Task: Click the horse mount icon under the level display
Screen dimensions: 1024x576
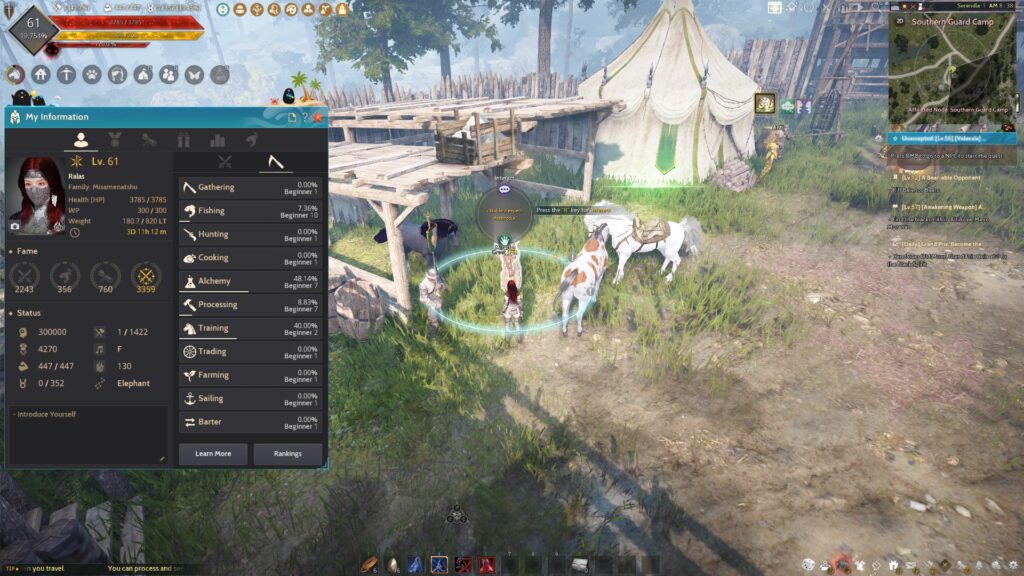Action: [x=15, y=74]
